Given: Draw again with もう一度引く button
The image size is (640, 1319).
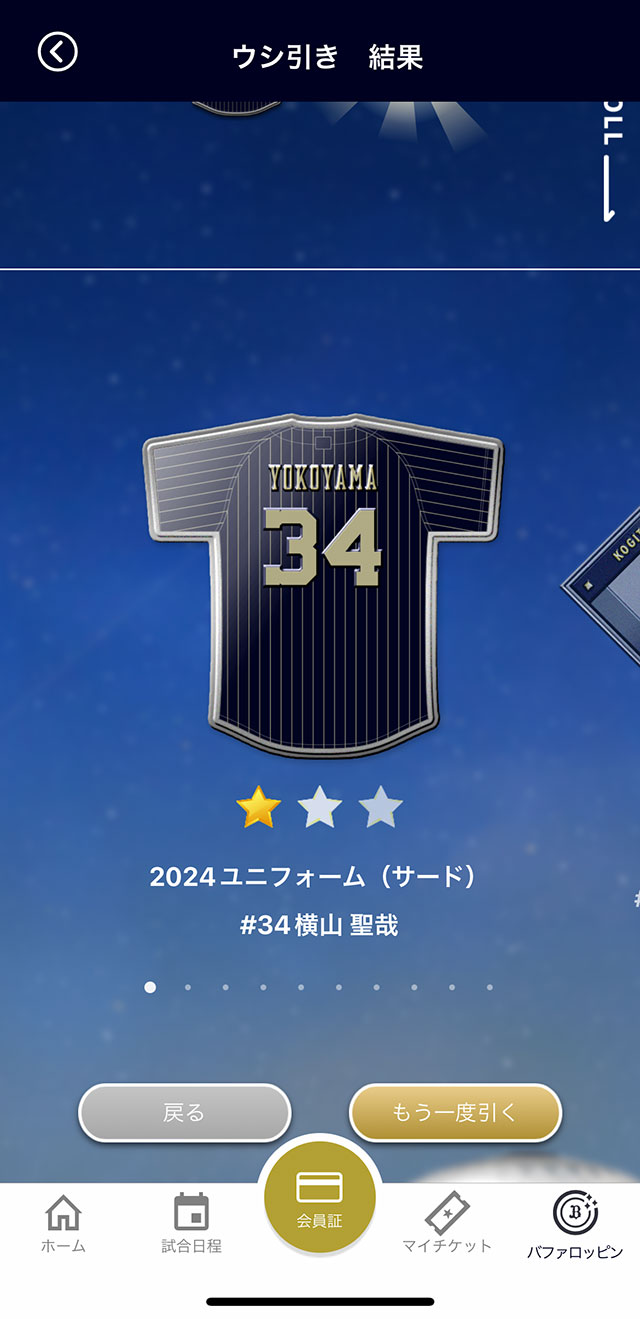Looking at the screenshot, I should pyautogui.click(x=455, y=1112).
